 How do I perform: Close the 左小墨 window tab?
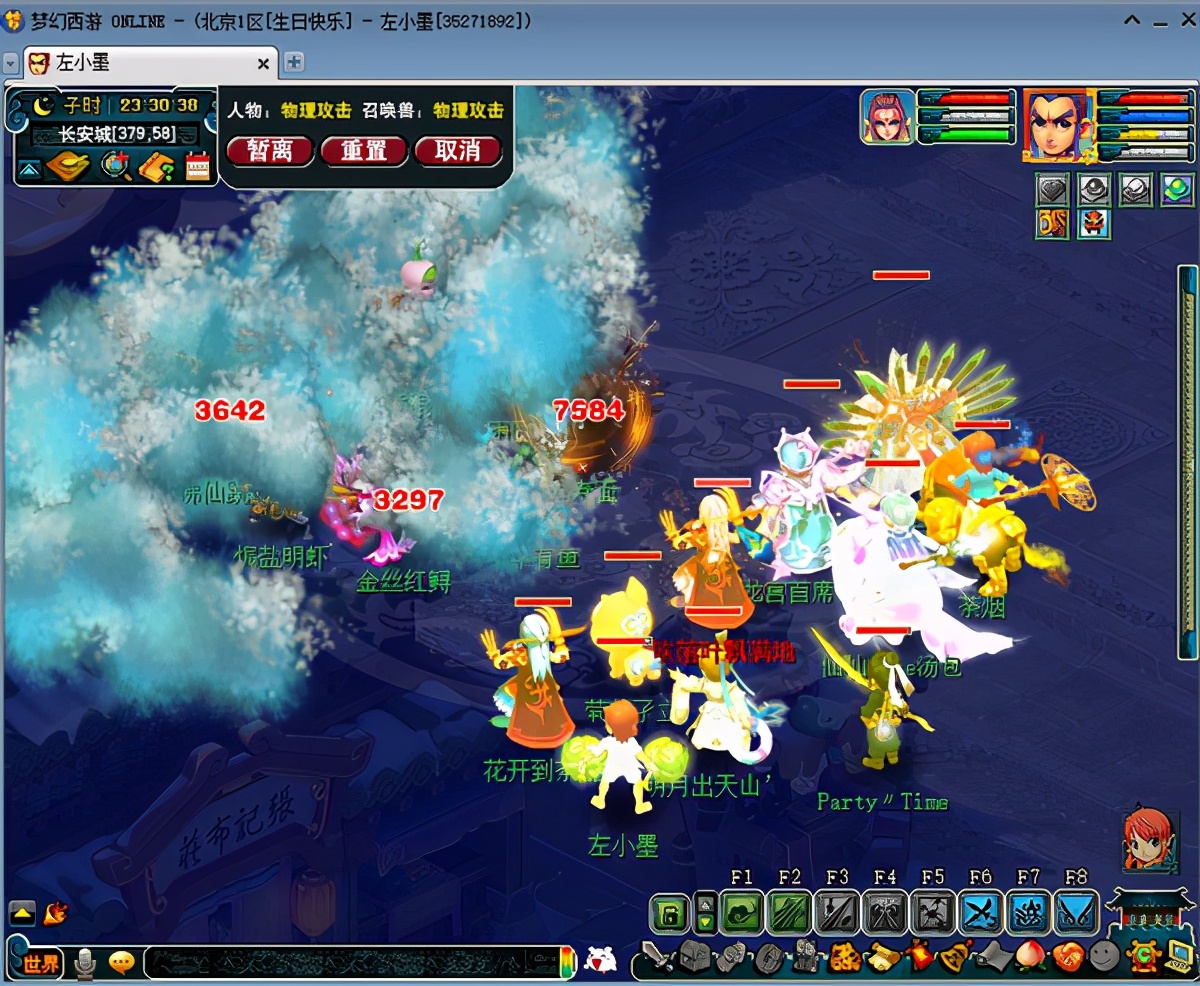264,63
